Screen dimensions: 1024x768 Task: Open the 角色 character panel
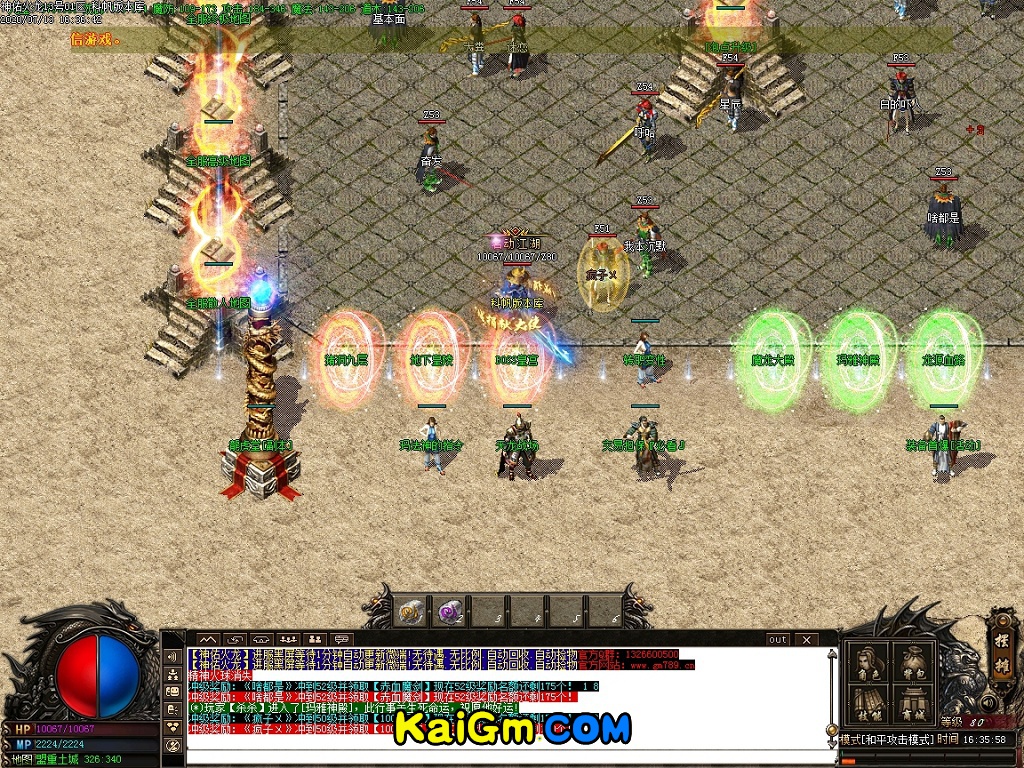(869, 663)
